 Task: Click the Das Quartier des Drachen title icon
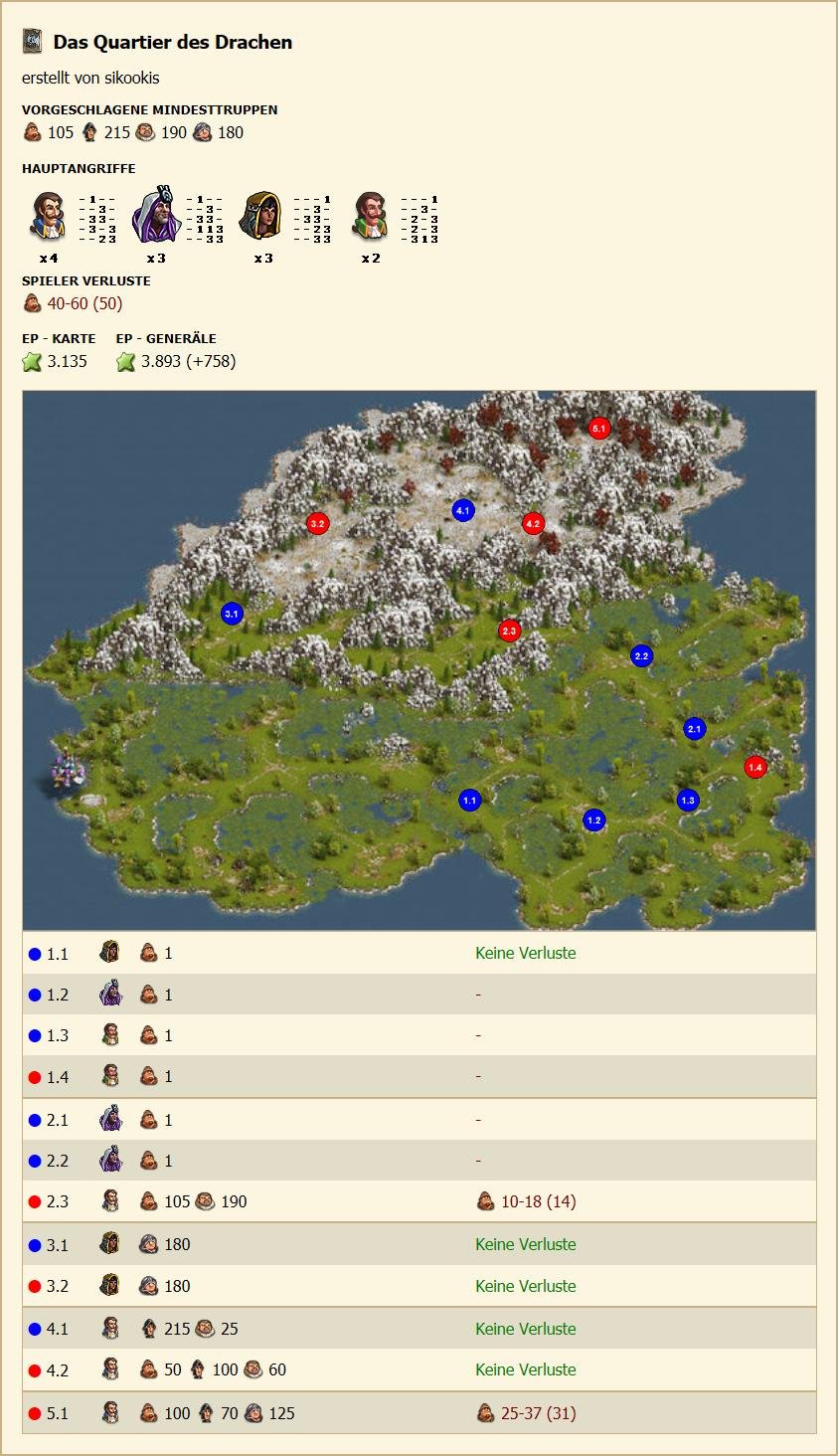(x=33, y=42)
